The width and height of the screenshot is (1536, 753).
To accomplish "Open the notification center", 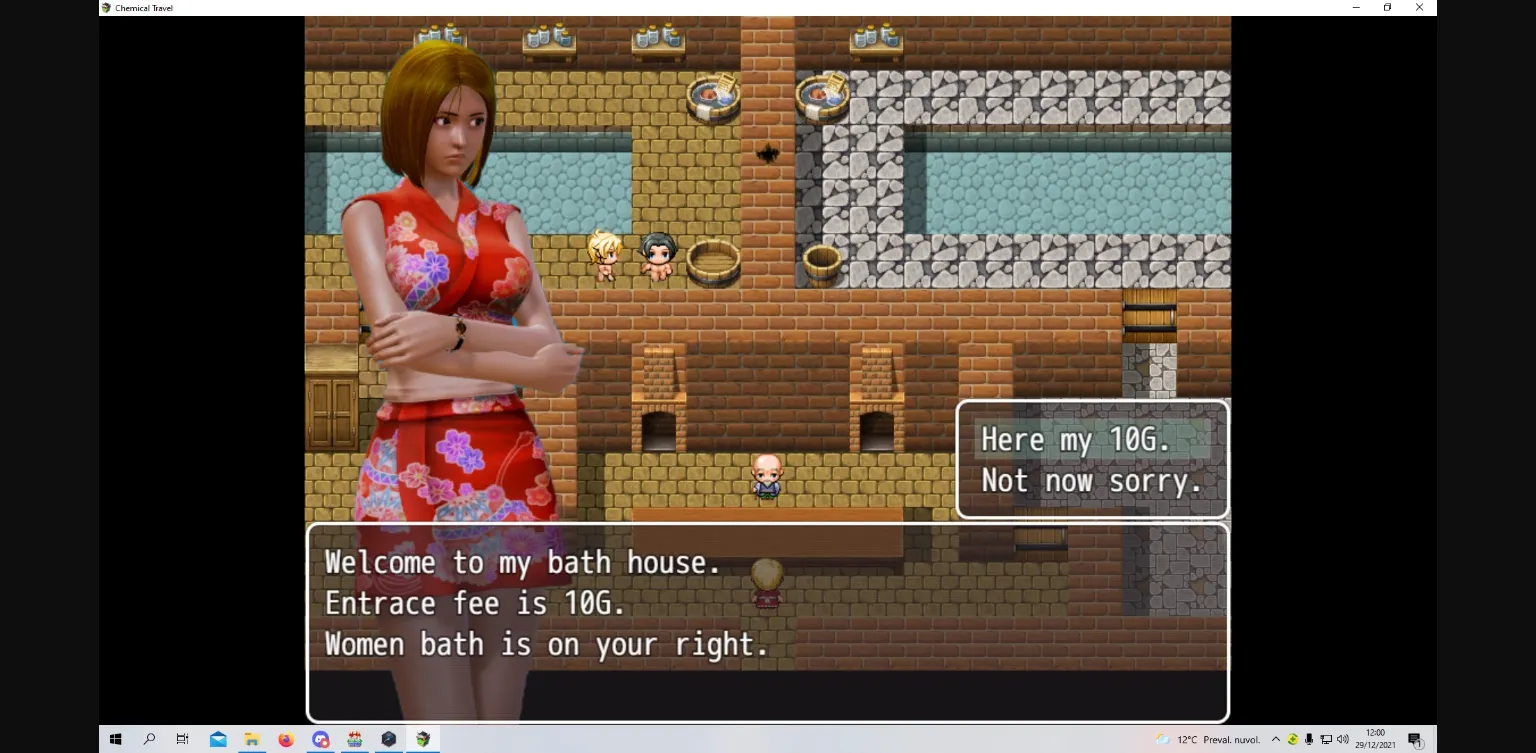I will click(1417, 740).
